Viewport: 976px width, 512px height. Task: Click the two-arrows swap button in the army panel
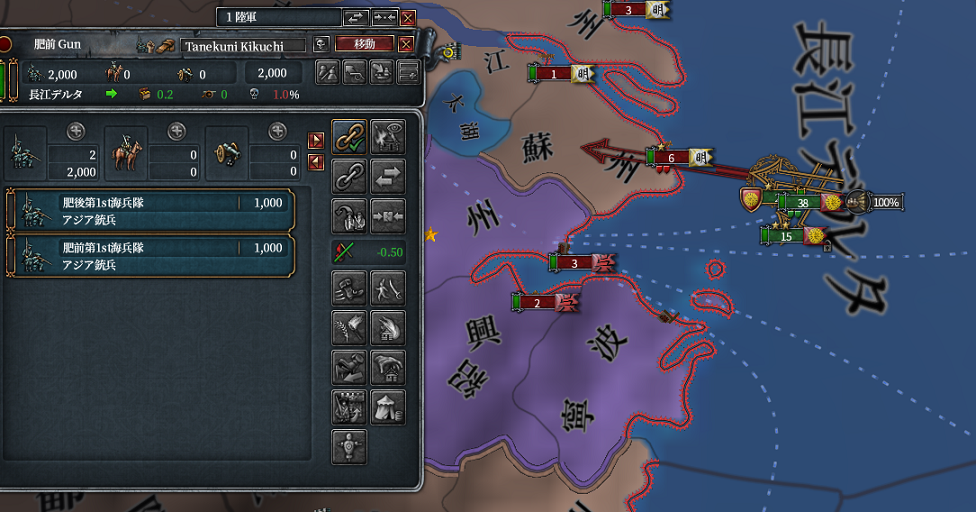pos(387,179)
